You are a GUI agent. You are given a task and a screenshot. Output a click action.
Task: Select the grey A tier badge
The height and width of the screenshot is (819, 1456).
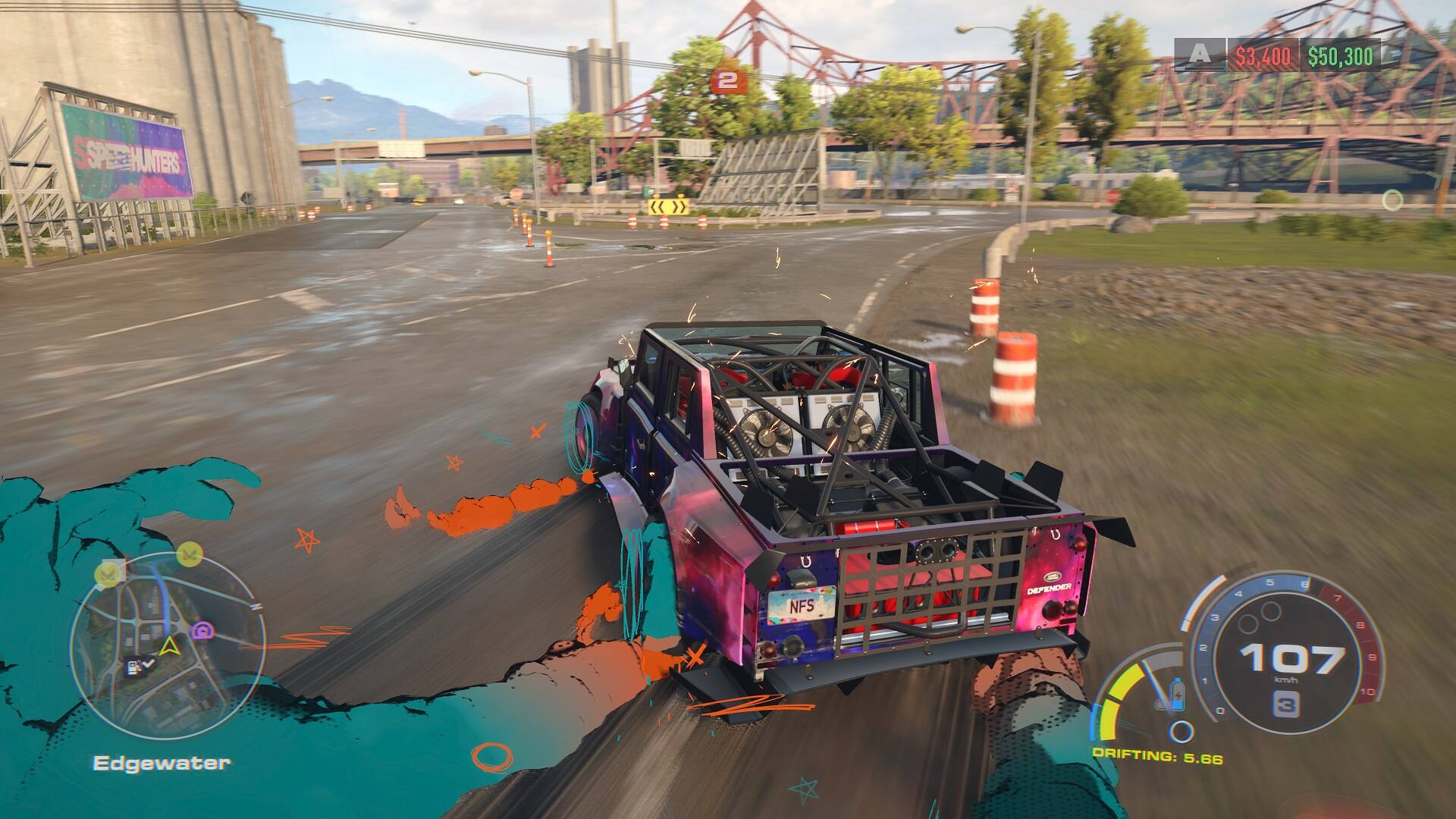(1199, 55)
